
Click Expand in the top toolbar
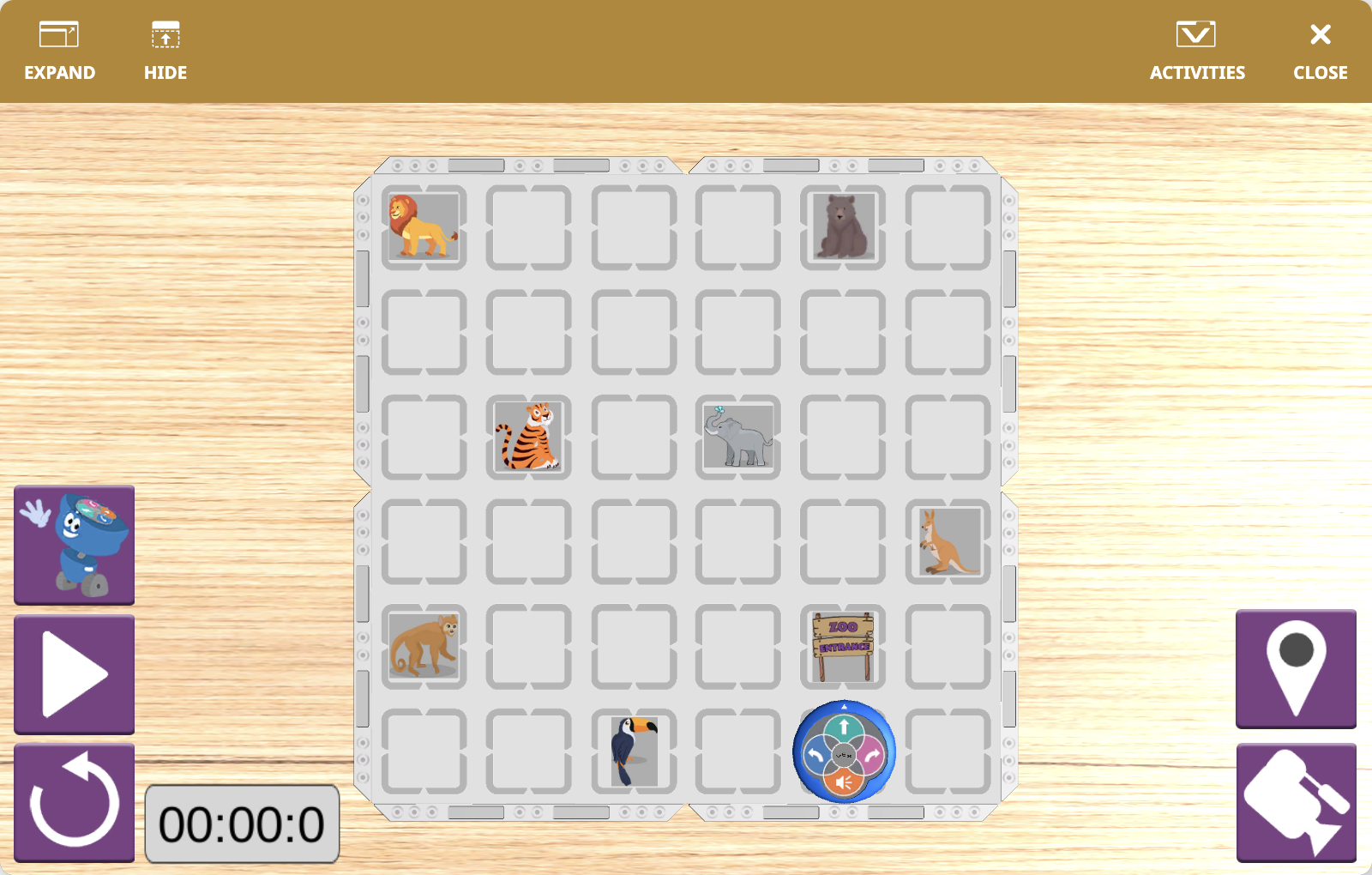59,47
